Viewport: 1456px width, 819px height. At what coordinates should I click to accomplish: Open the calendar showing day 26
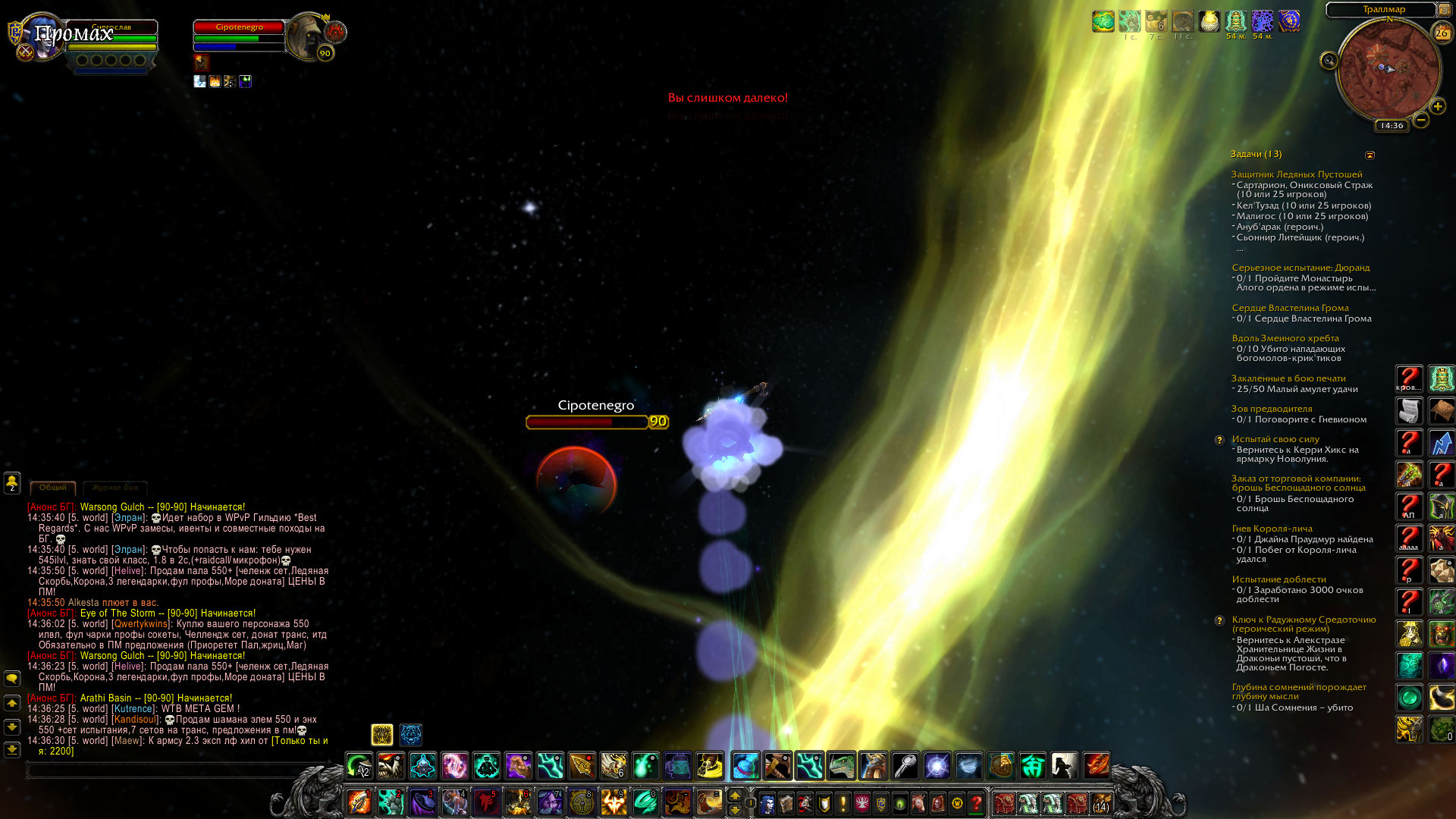(1441, 33)
